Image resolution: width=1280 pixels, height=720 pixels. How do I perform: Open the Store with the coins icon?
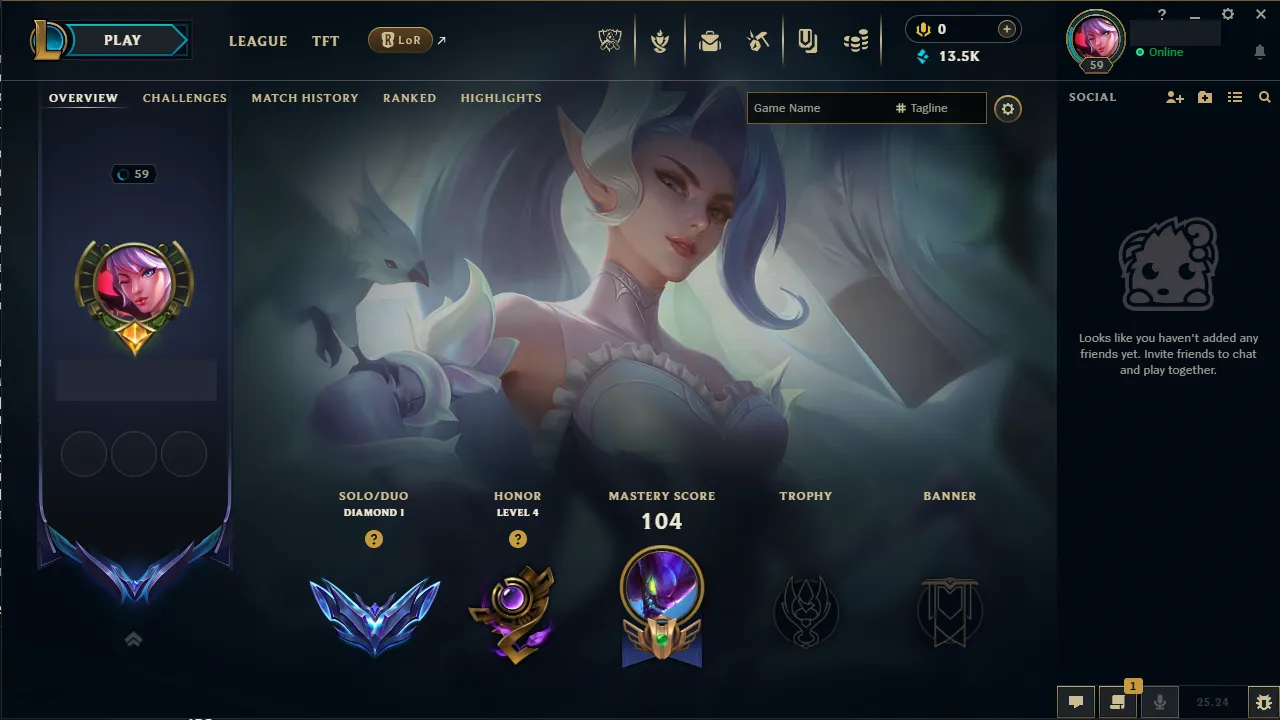(x=855, y=40)
